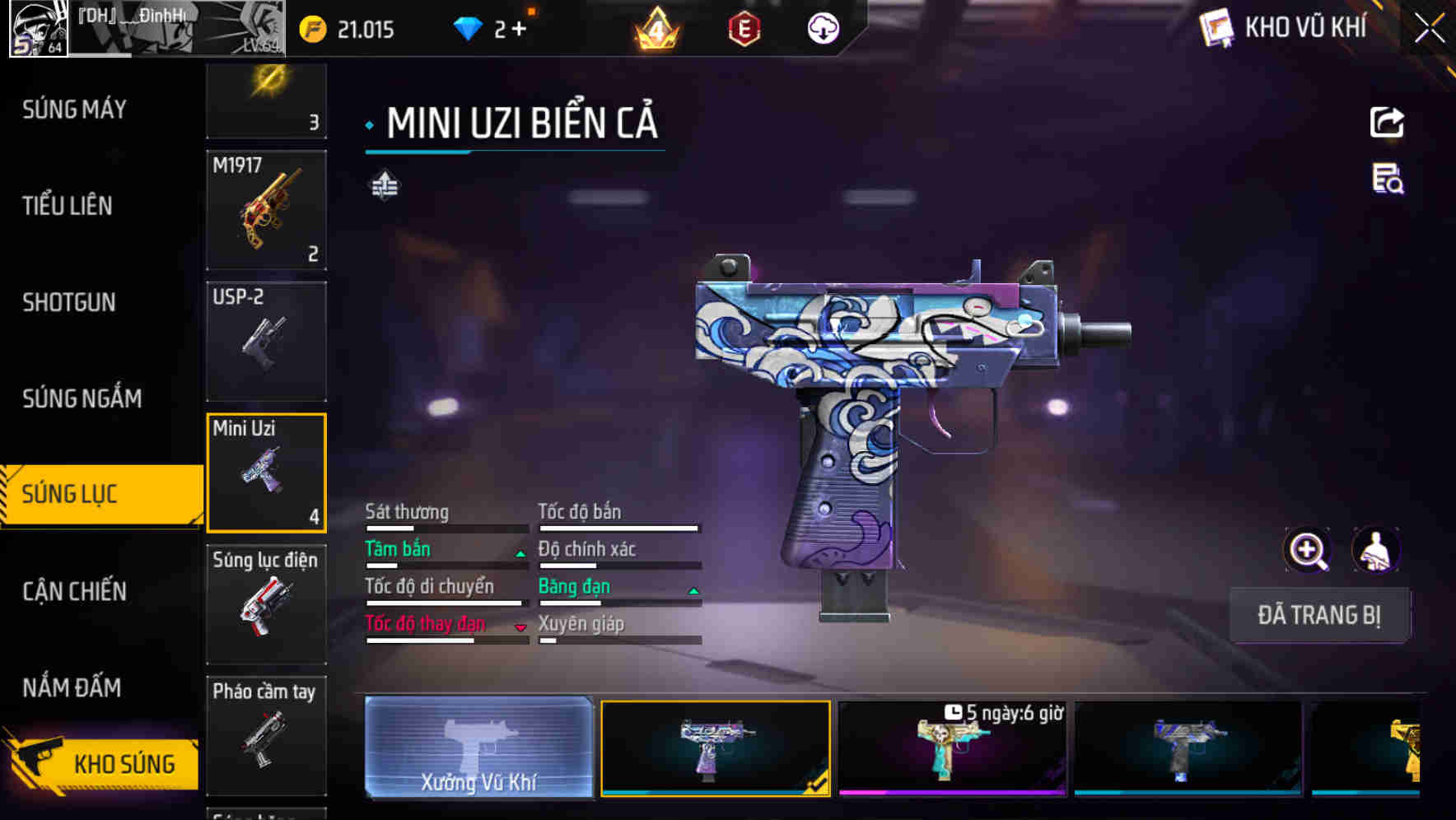Add diamonds with the plus button

pyautogui.click(x=519, y=30)
